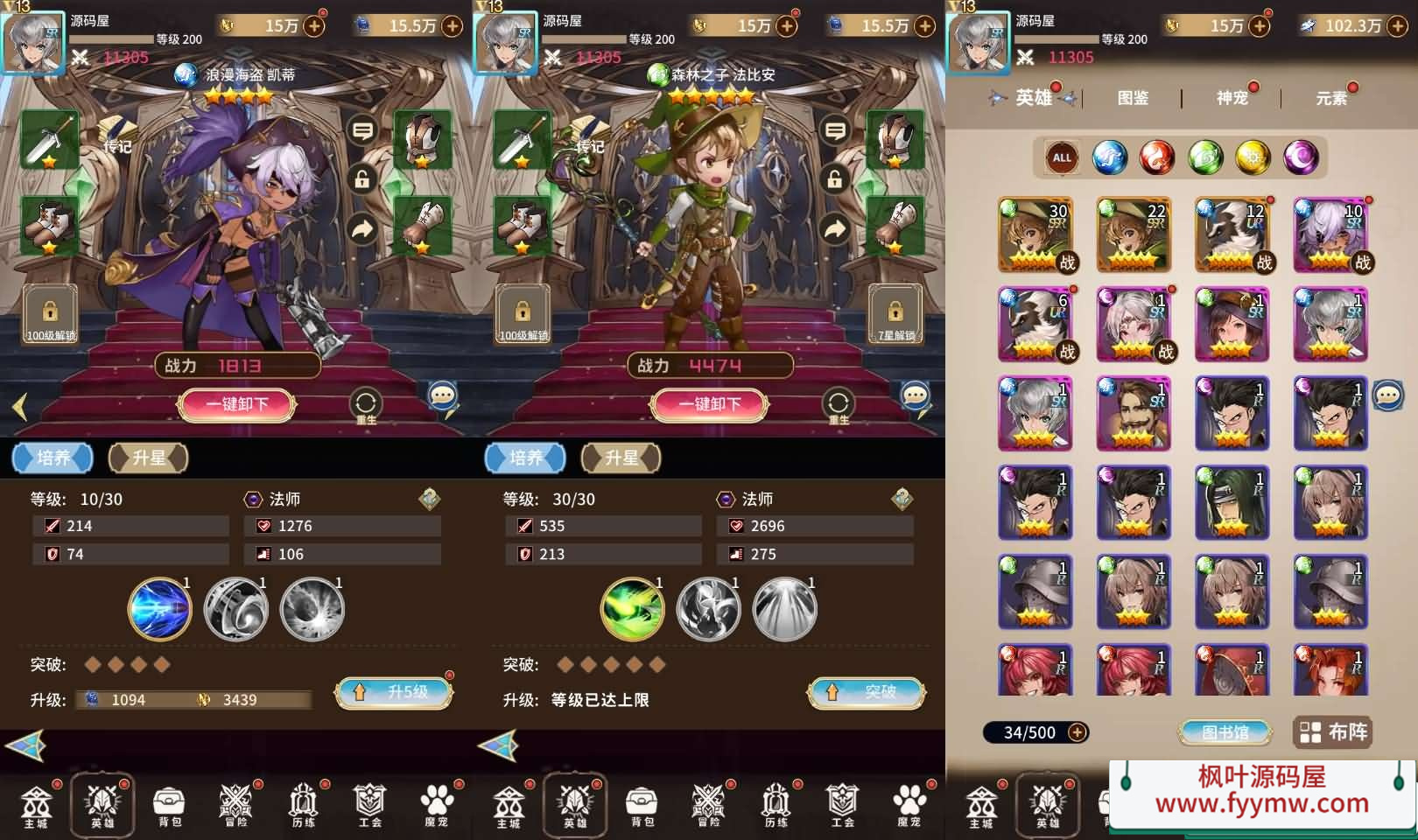Select the level 12 UR hero portrait

[x=1232, y=234]
